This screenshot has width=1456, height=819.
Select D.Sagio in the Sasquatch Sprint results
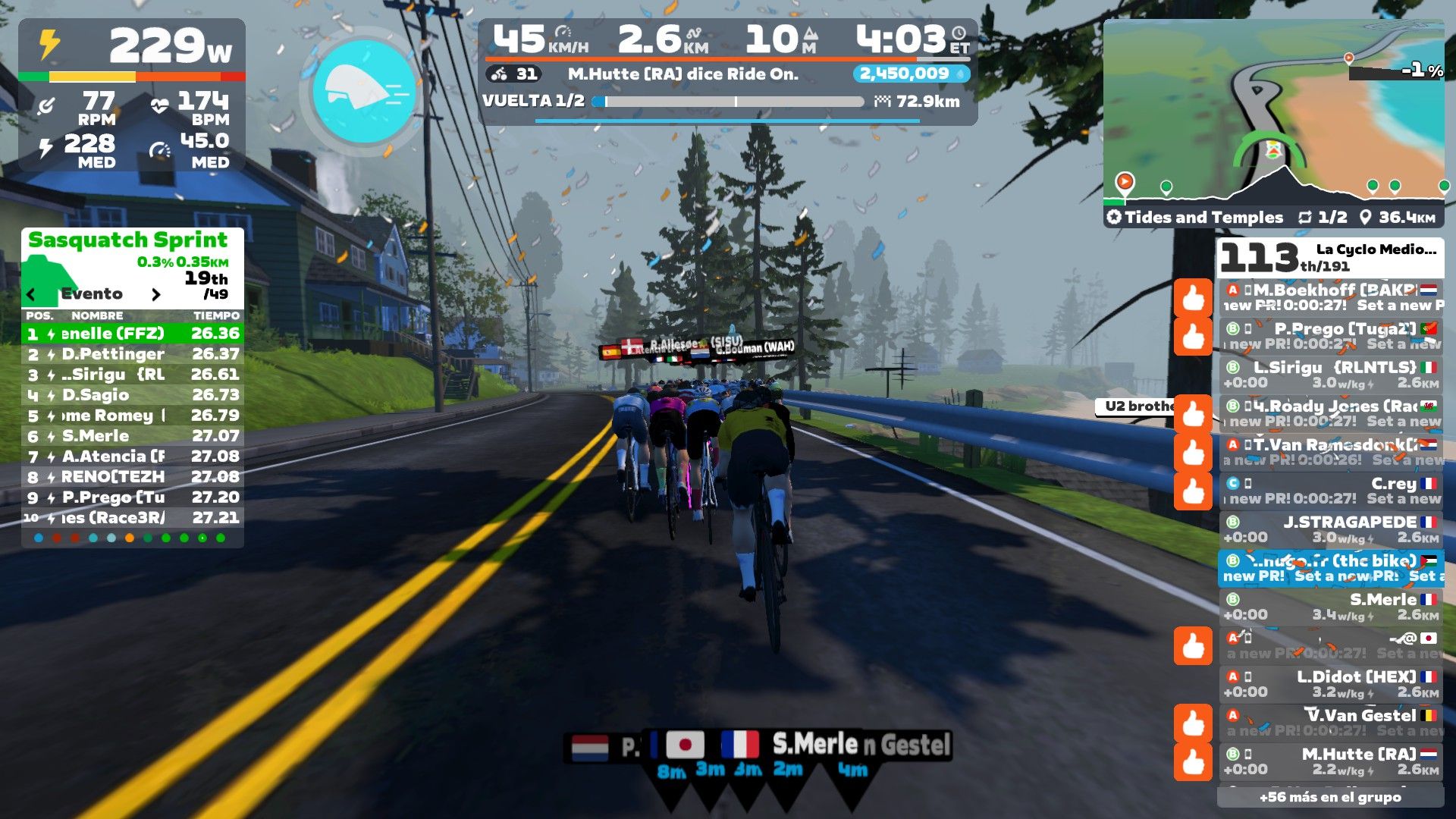click(x=133, y=395)
